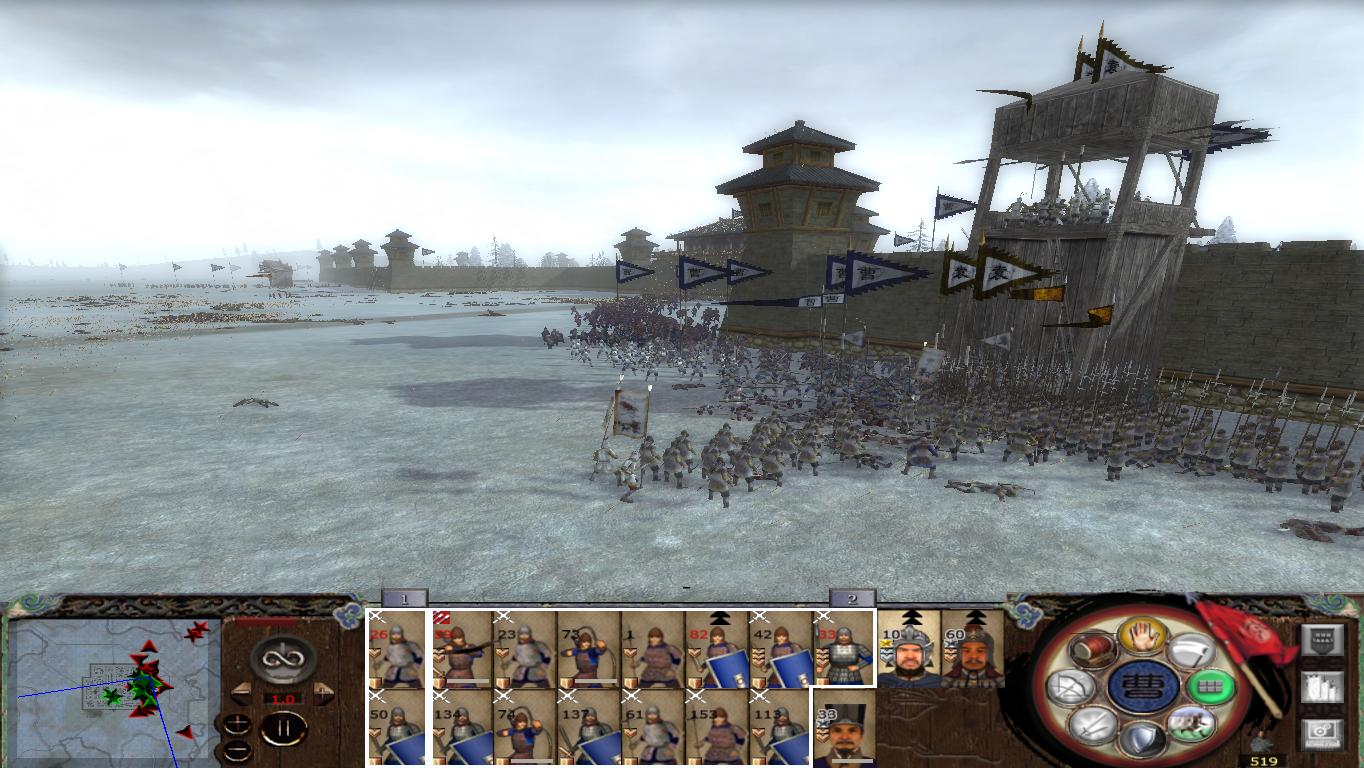Screen dimensions: 1364x768
Task: Decrease battle speed with the minus arrow
Action: click(x=241, y=692)
